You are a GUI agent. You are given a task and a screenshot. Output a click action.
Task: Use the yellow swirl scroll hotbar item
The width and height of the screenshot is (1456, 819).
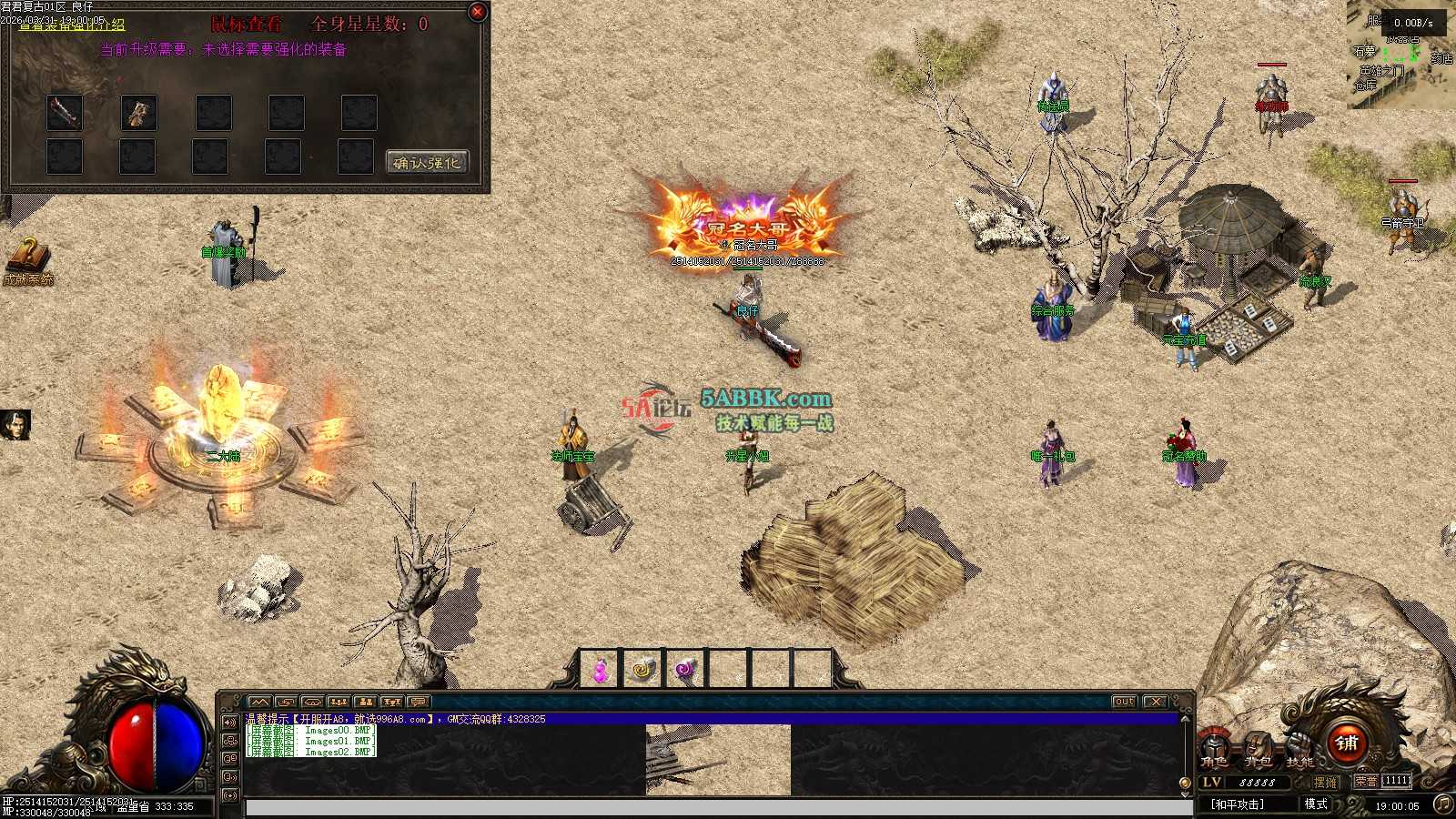click(642, 671)
